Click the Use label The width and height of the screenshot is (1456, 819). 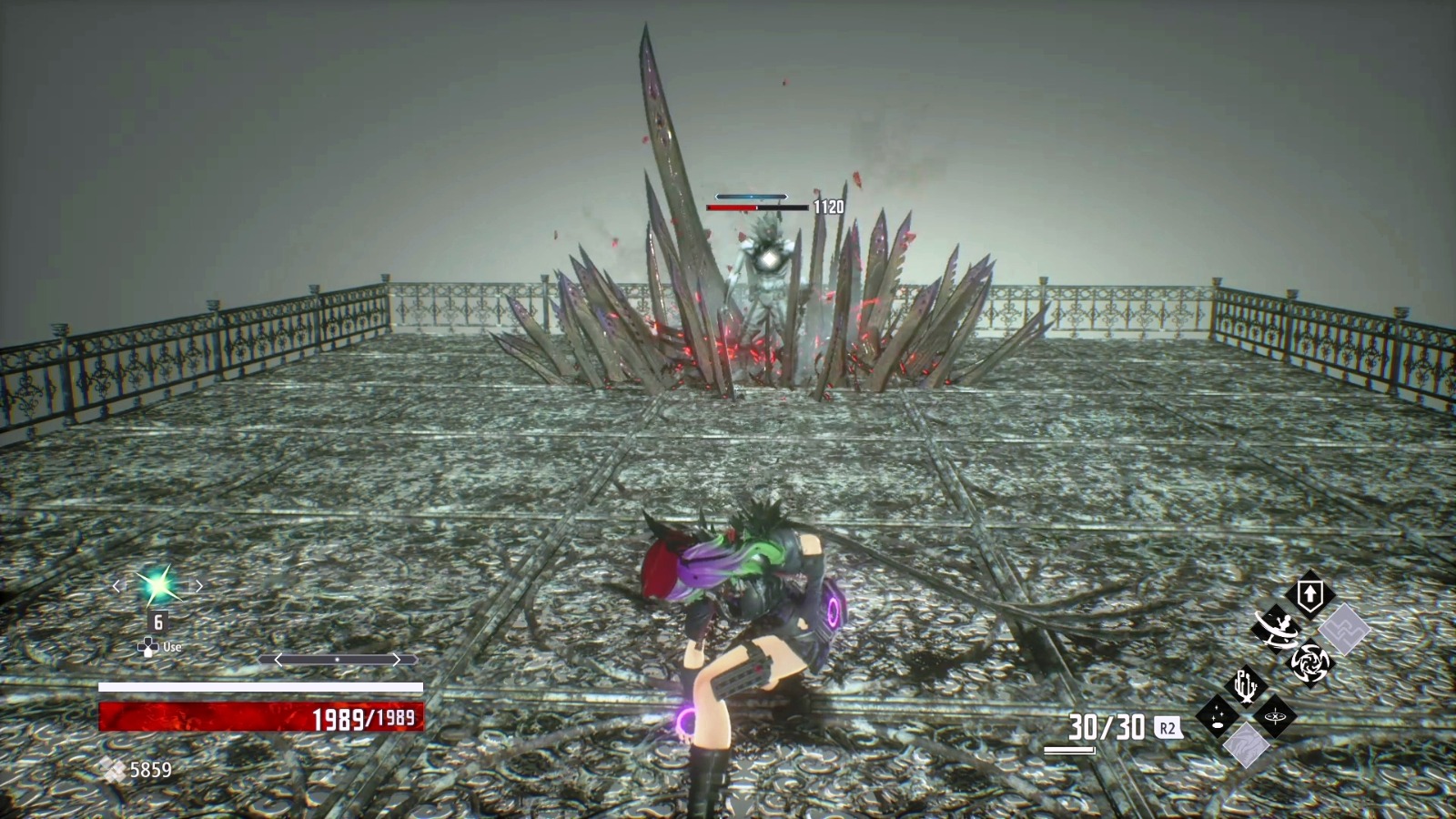tap(171, 647)
